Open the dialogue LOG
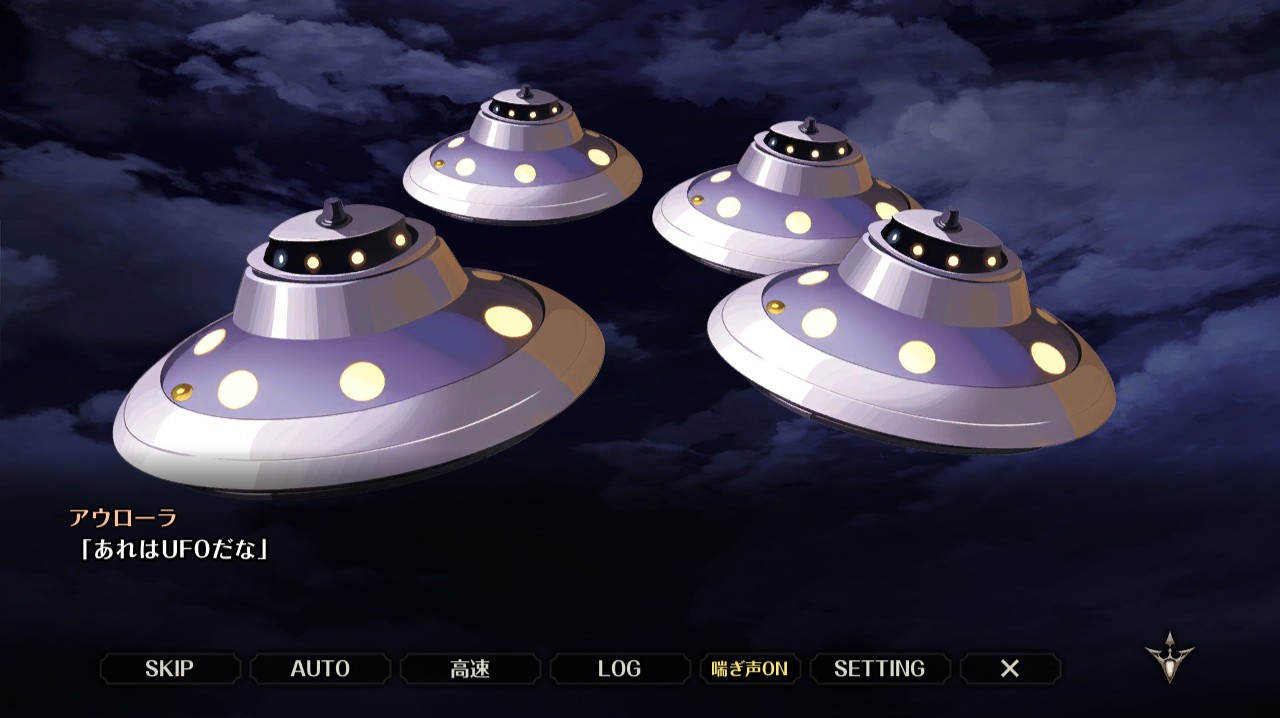 point(619,669)
